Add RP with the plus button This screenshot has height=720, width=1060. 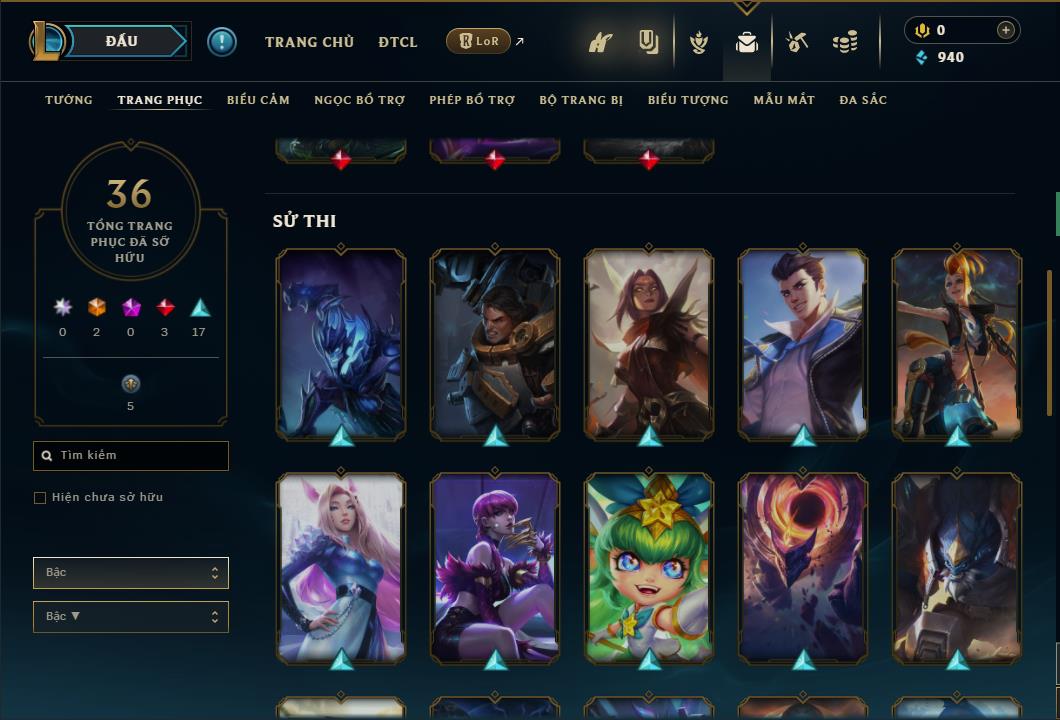pos(1006,30)
